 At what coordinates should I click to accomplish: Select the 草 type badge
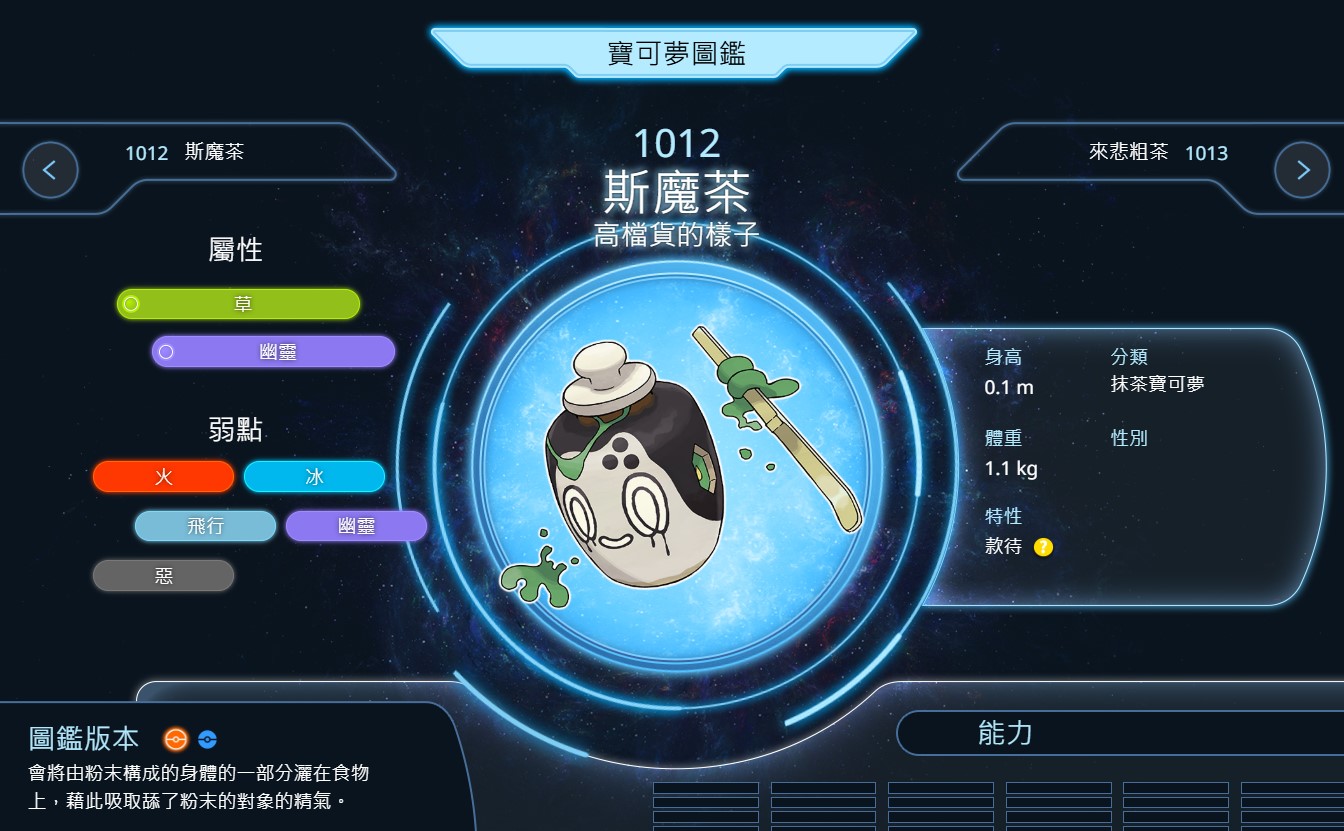[239, 304]
